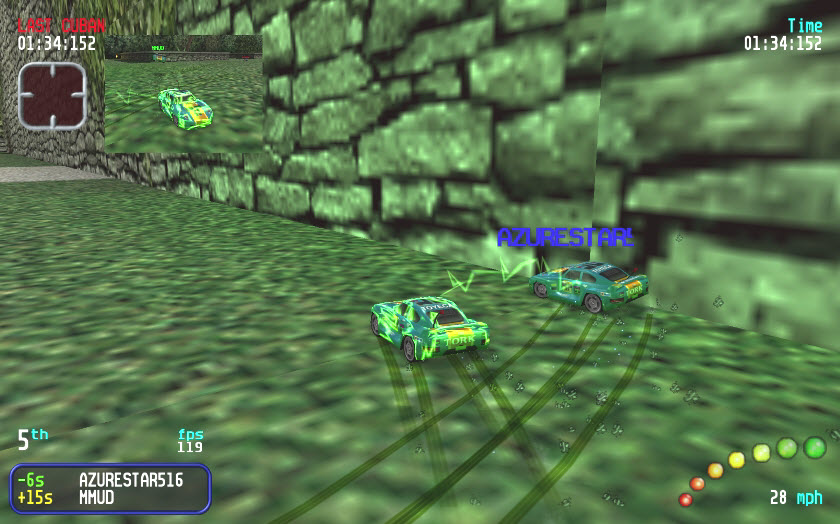Click the weapon pickup slot icon

[52, 96]
